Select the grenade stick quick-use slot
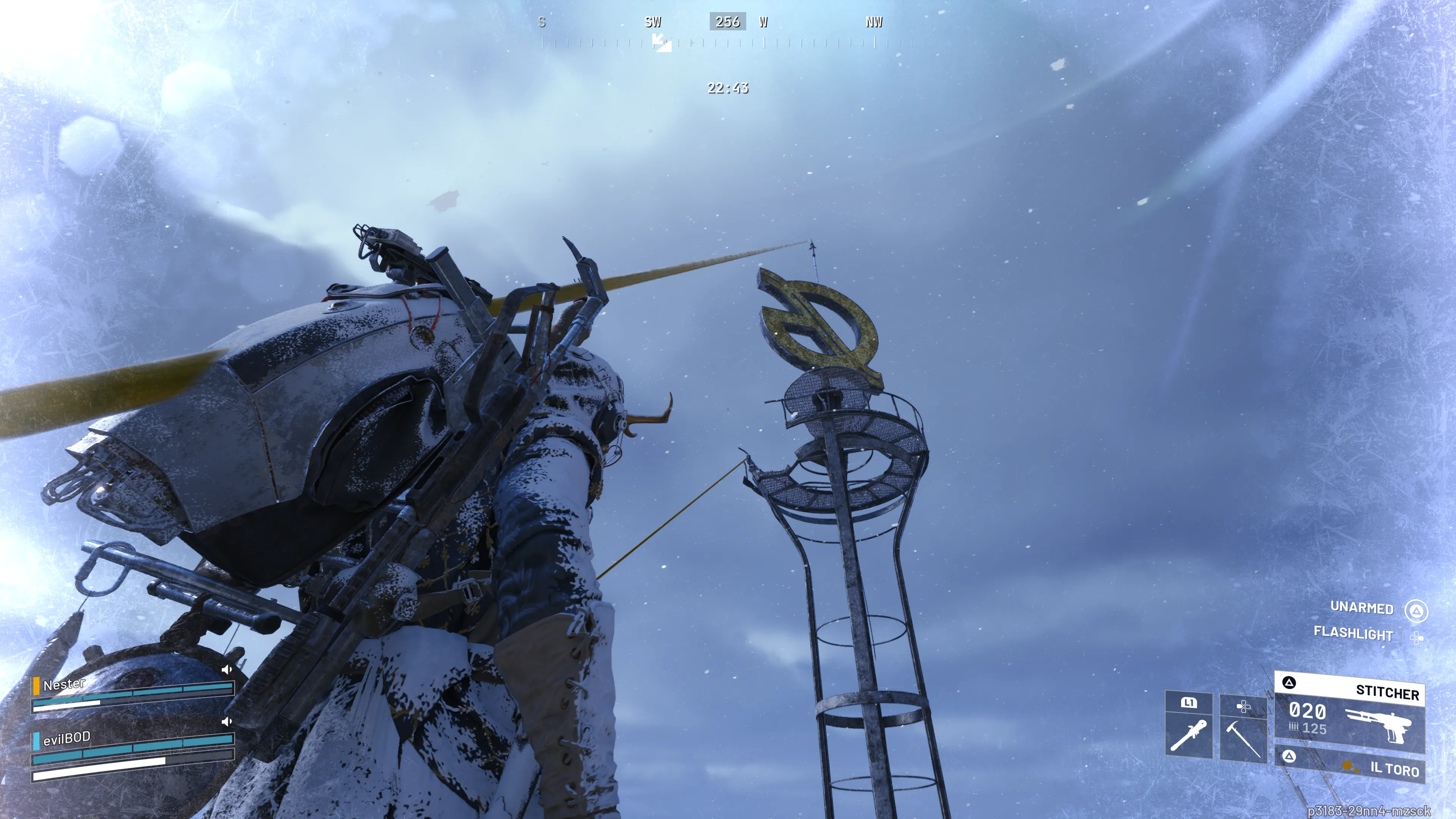The width and height of the screenshot is (1456, 819). coord(1189,734)
